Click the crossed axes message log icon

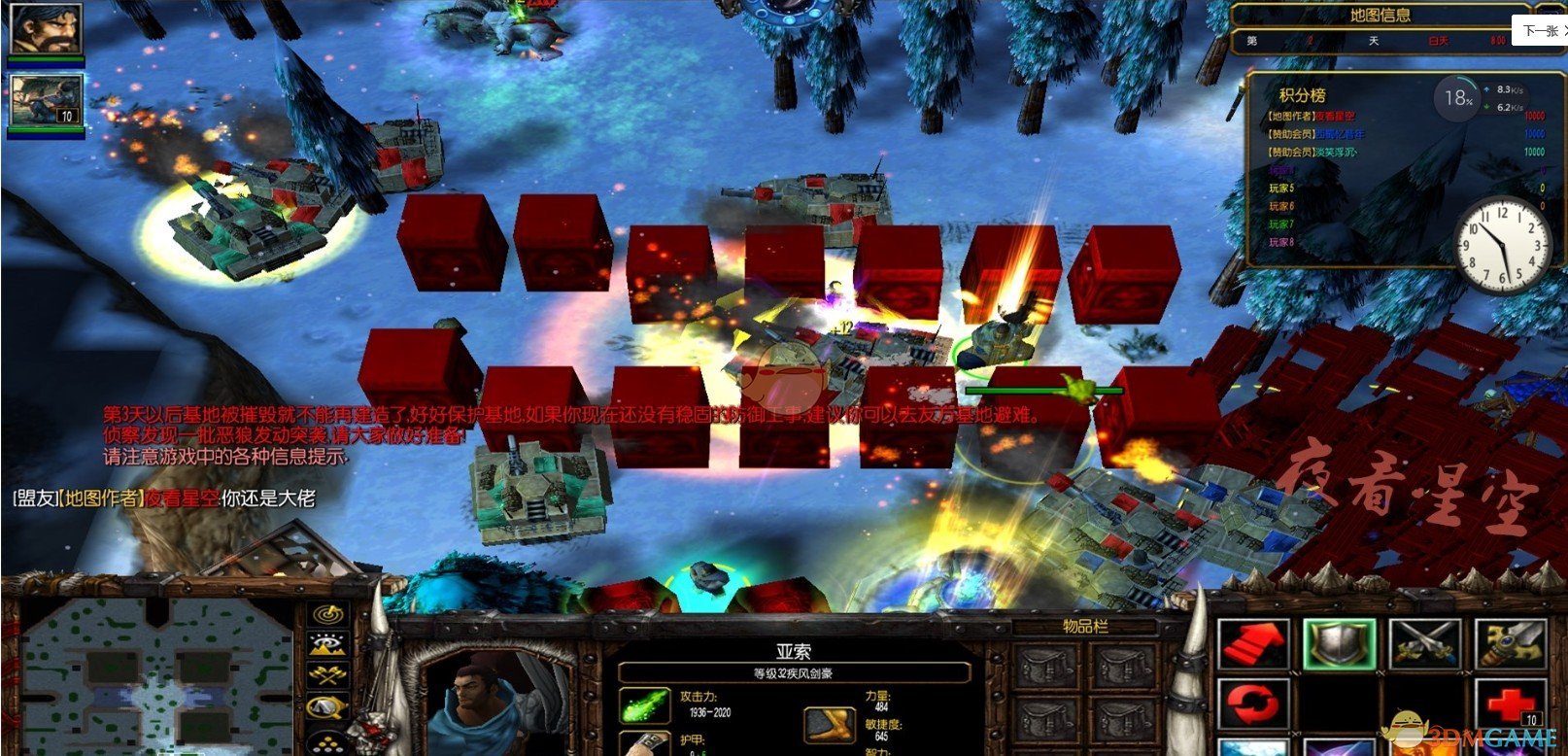[327, 674]
